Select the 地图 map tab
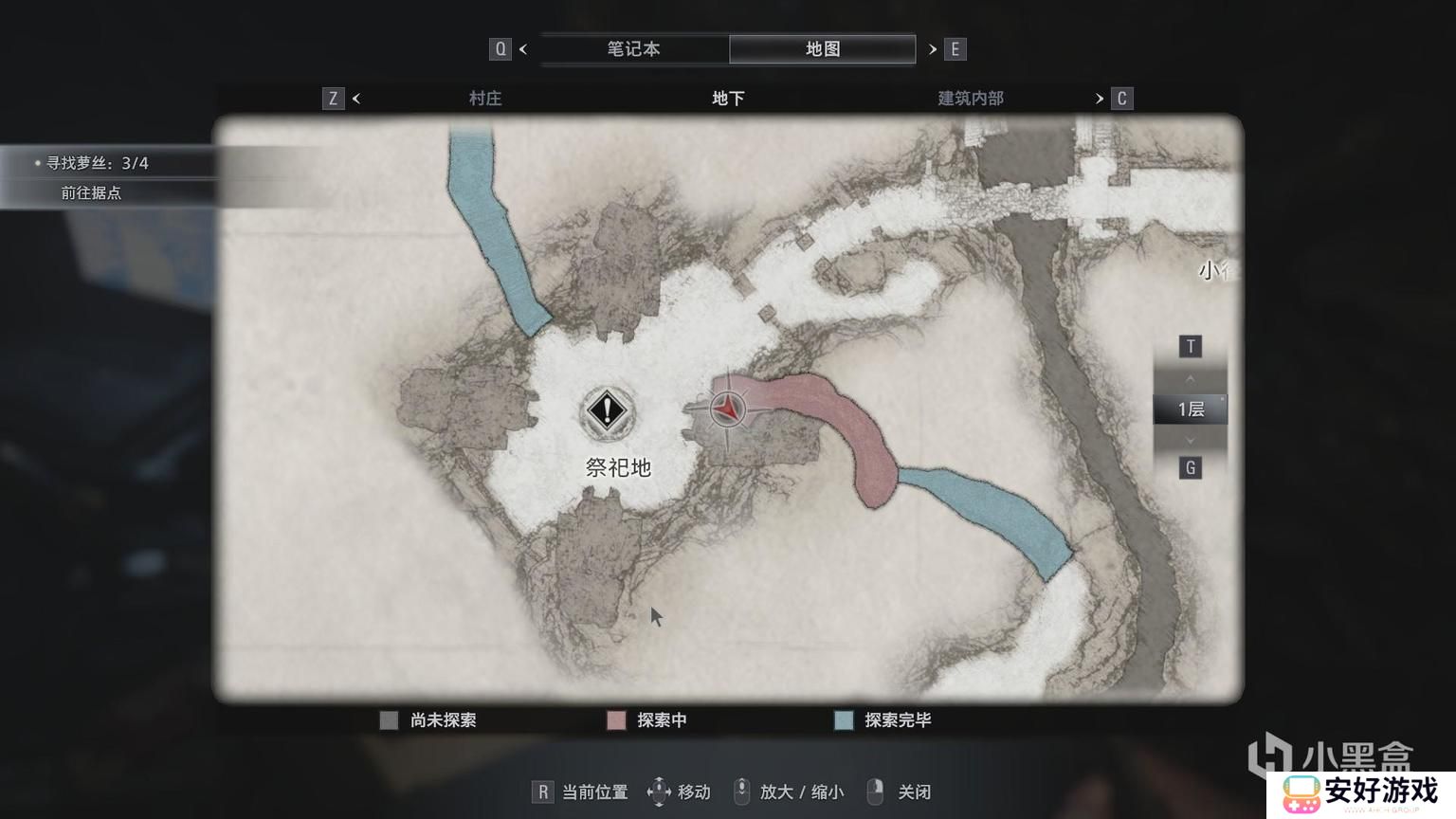Image resolution: width=1456 pixels, height=819 pixels. click(822, 49)
